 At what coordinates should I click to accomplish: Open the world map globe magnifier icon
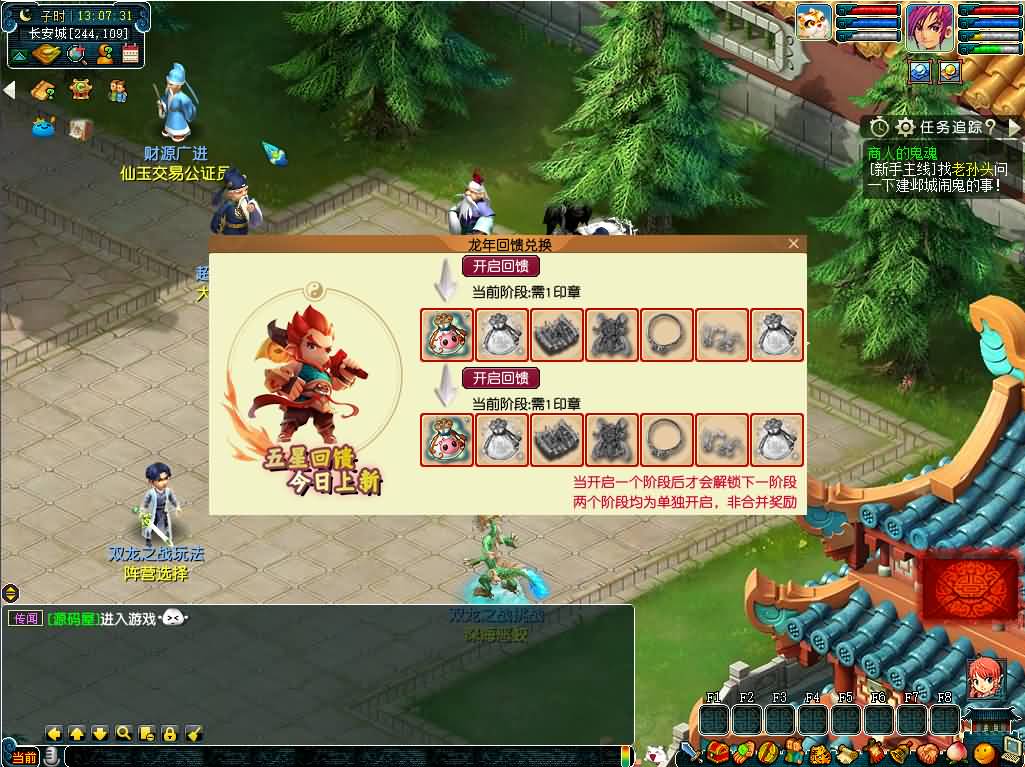click(x=76, y=54)
